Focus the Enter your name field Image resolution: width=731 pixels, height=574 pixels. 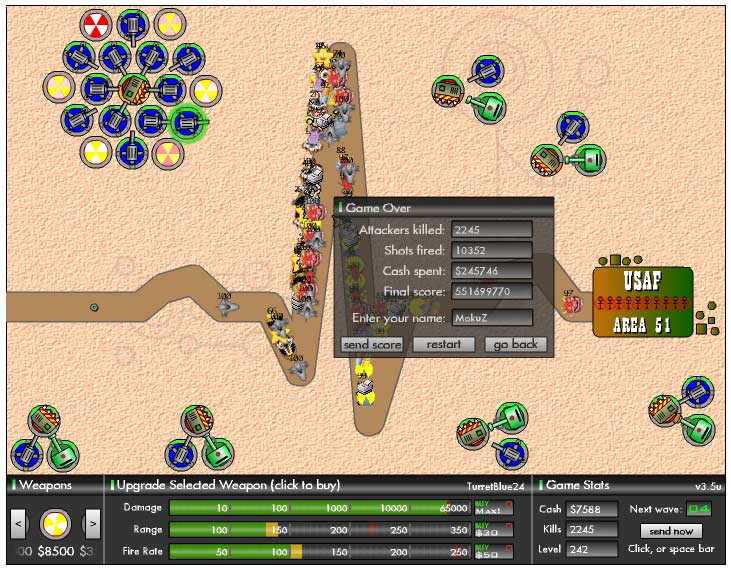(492, 317)
